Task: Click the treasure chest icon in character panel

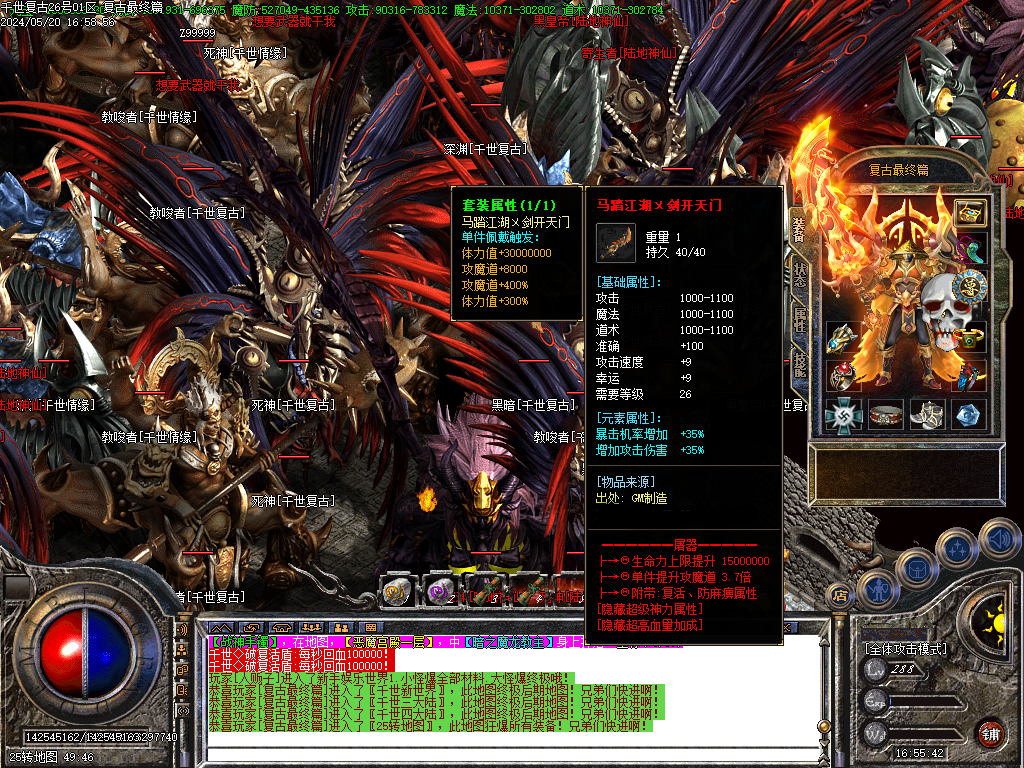Action: [969, 212]
